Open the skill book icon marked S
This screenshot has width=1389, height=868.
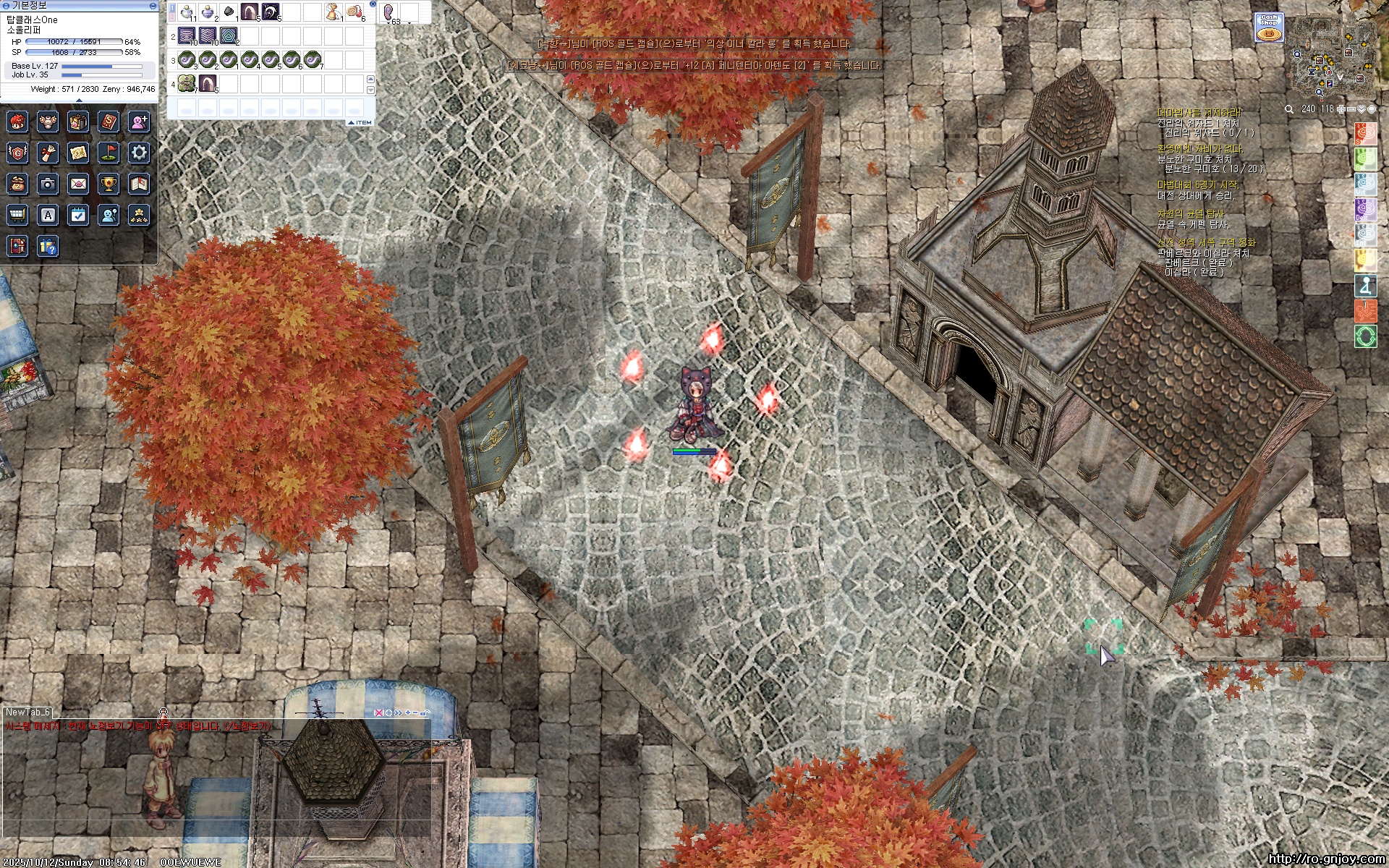click(x=109, y=122)
